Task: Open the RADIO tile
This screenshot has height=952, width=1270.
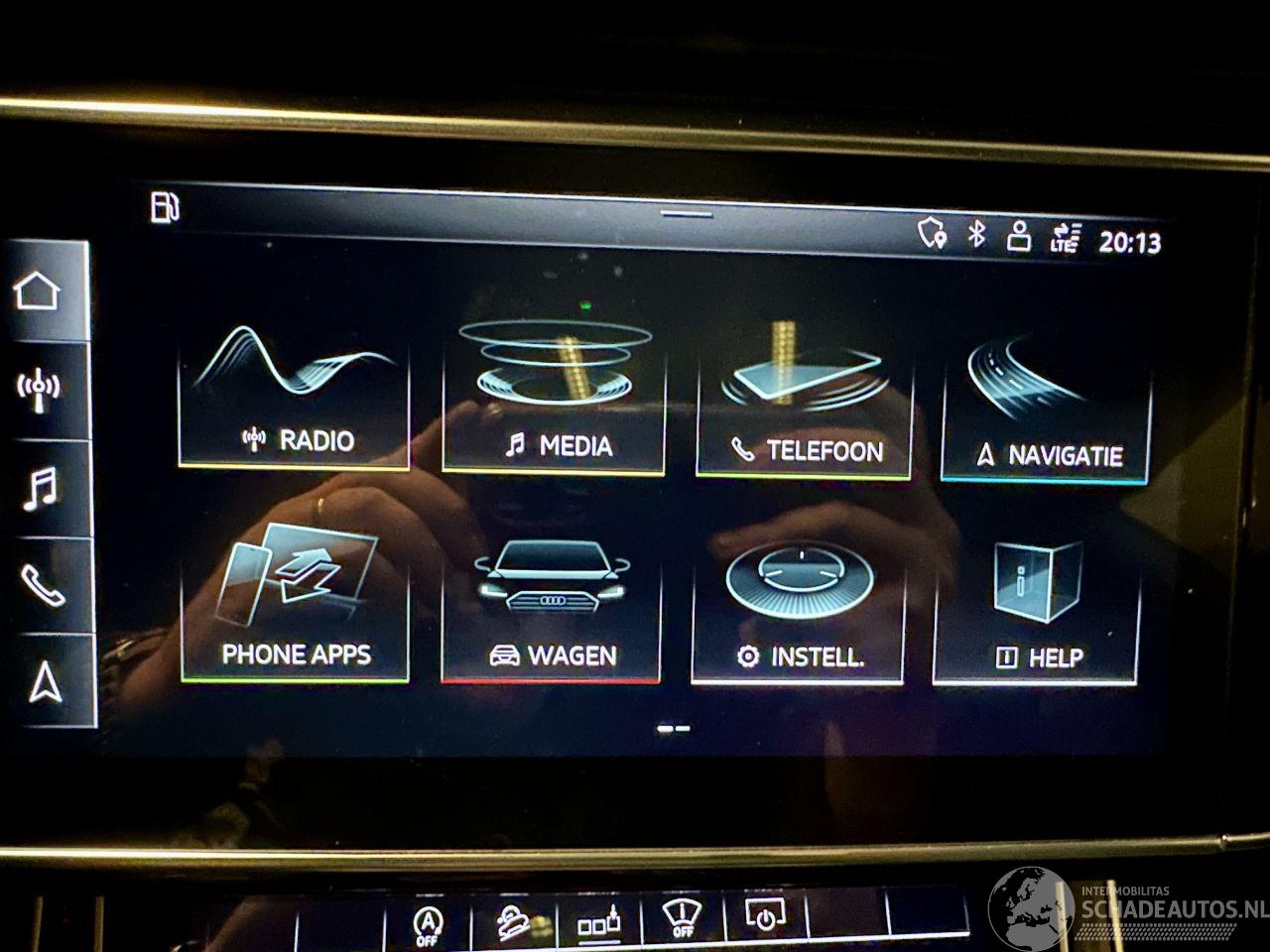Action: point(295,395)
